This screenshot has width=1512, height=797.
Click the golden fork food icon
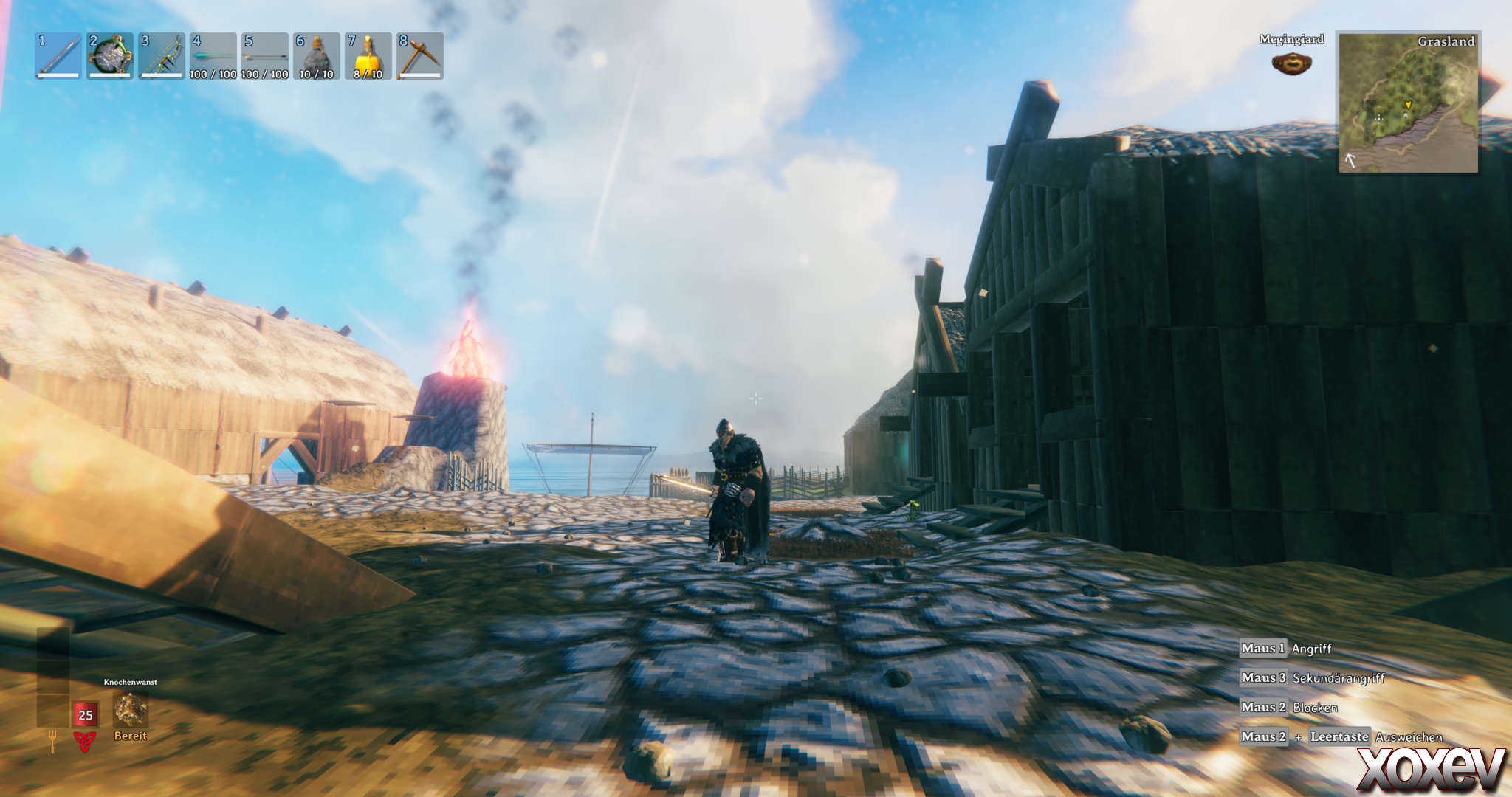point(52,740)
